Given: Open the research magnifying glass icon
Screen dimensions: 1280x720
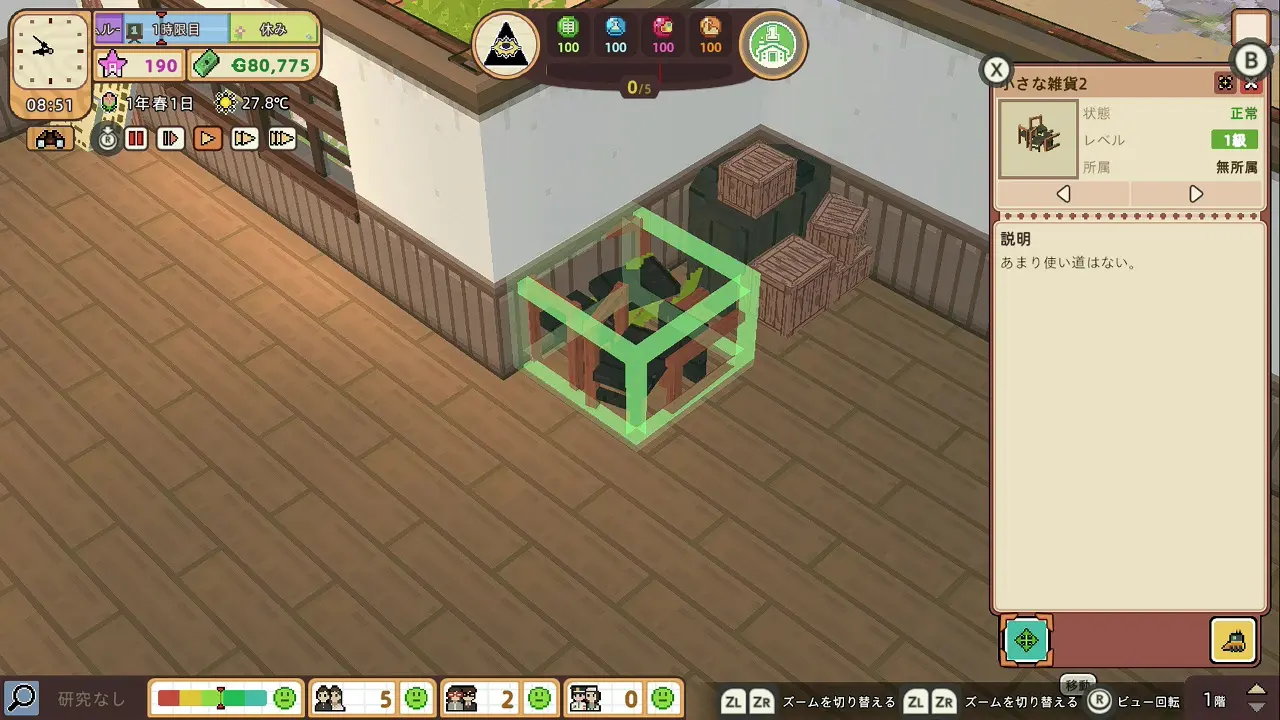Looking at the screenshot, I should coord(21,697).
